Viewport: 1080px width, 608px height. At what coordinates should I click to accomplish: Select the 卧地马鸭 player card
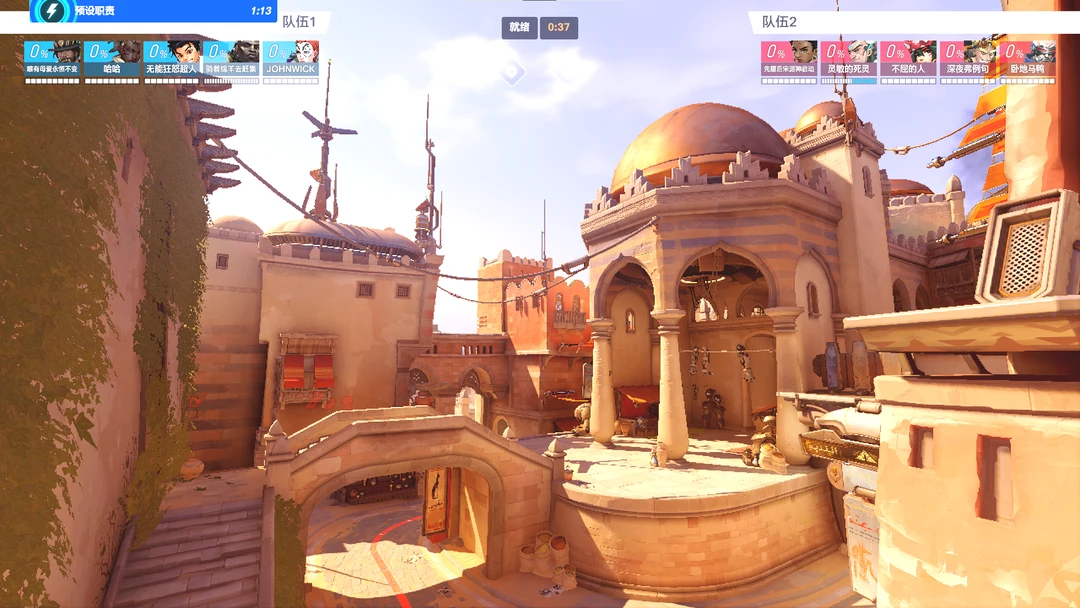[1027, 58]
